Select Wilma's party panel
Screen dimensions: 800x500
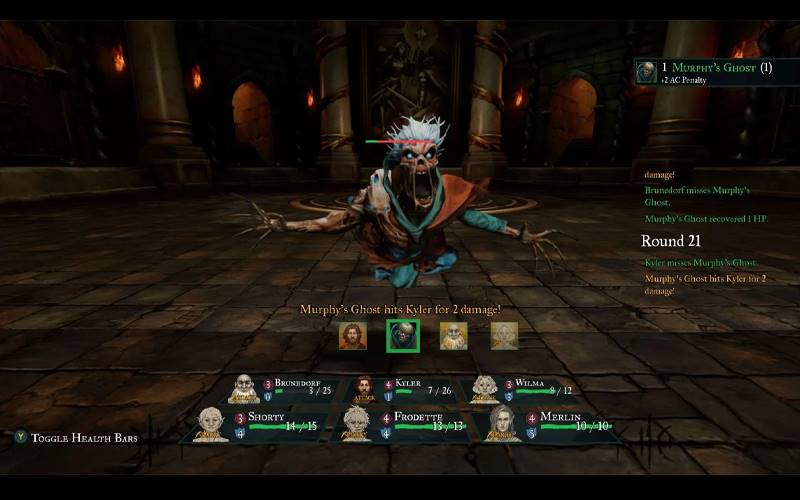(x=523, y=388)
